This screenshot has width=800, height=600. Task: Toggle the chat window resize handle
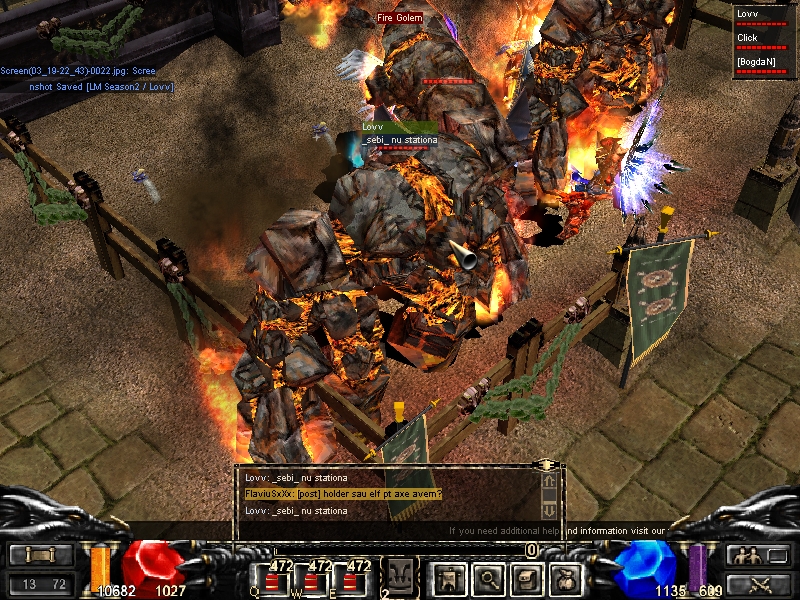point(546,465)
